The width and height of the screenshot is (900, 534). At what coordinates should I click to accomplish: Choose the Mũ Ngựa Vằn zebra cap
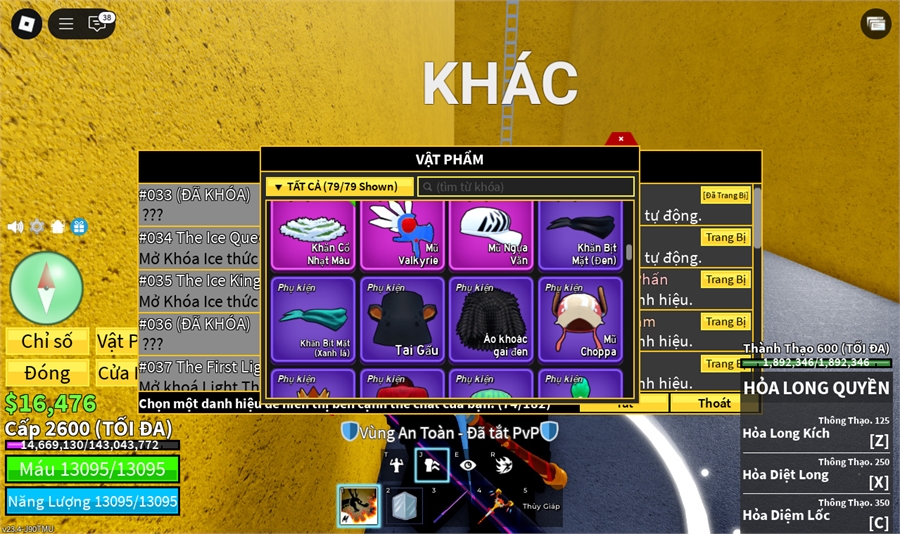pyautogui.click(x=491, y=235)
